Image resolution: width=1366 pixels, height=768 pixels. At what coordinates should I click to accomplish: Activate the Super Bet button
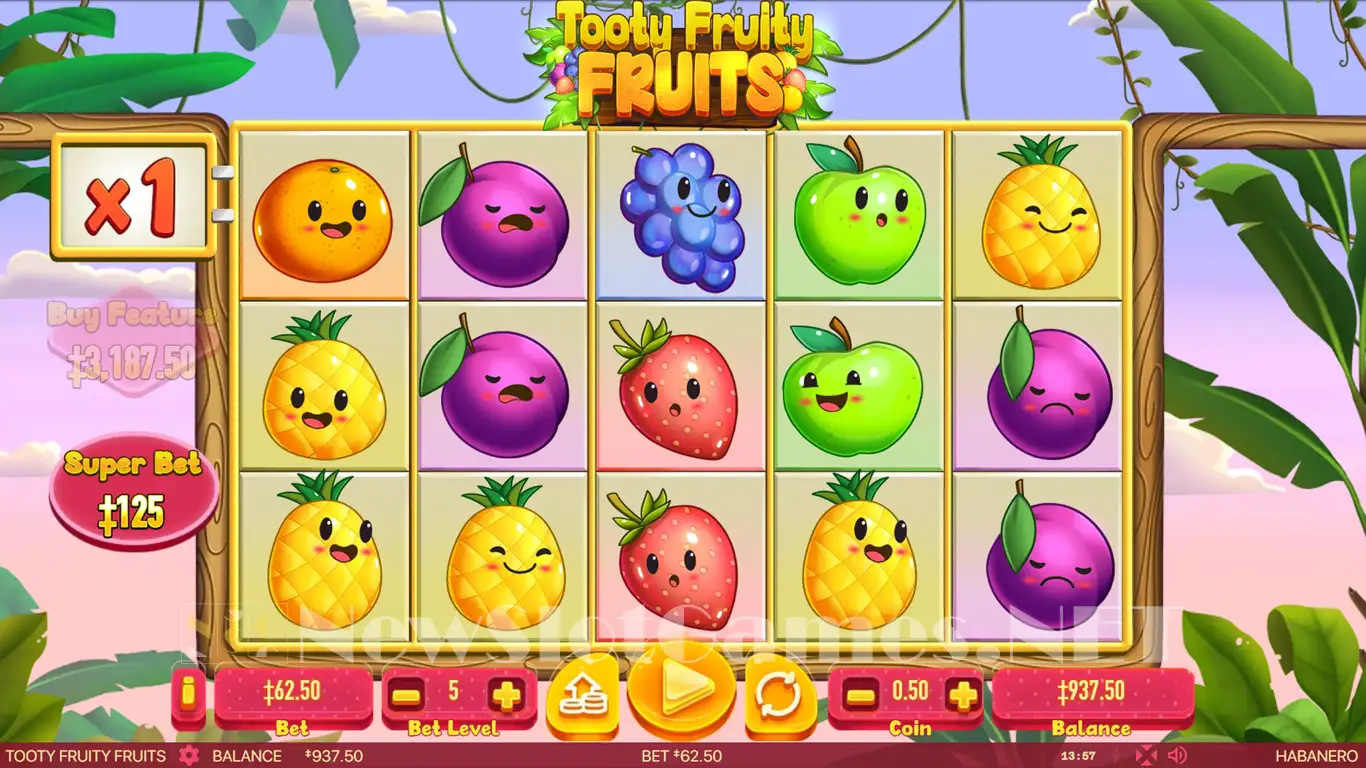(x=133, y=489)
